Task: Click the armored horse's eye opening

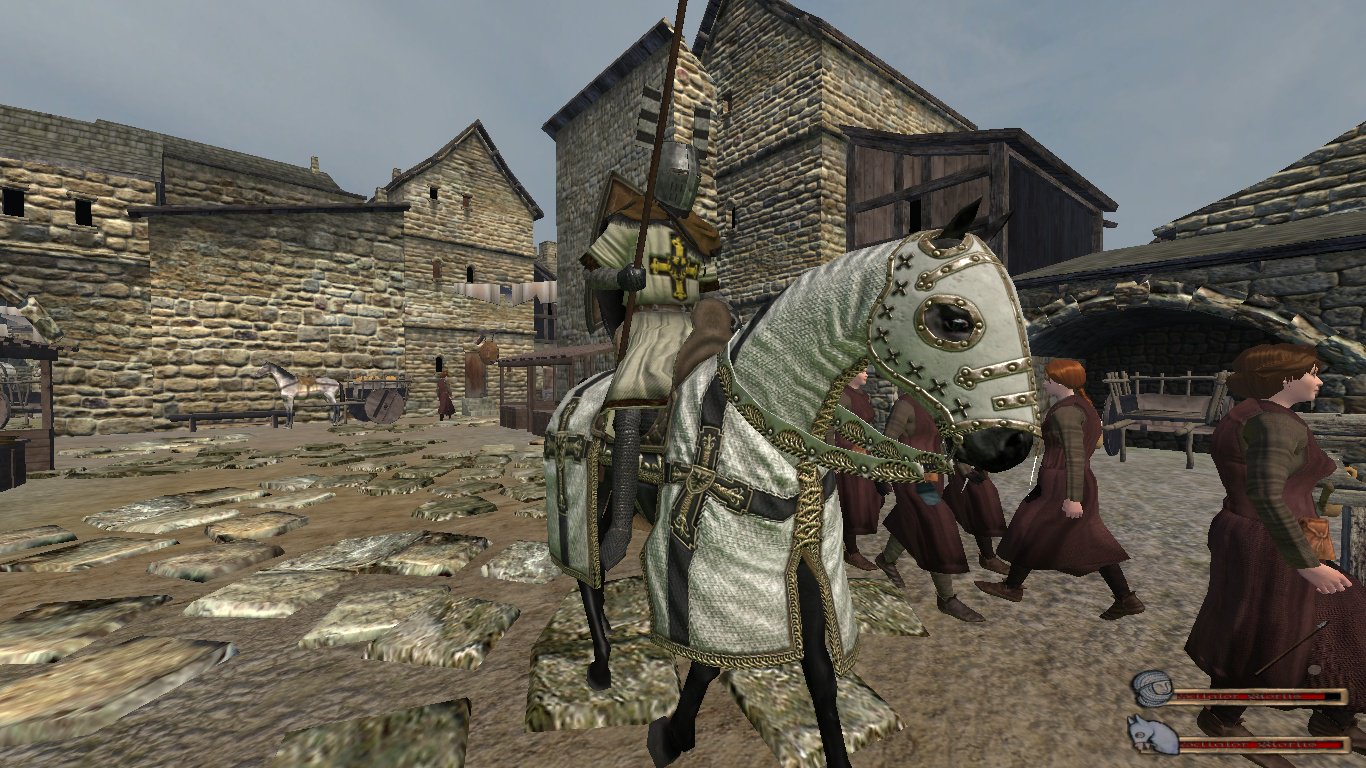Action: 950,322
